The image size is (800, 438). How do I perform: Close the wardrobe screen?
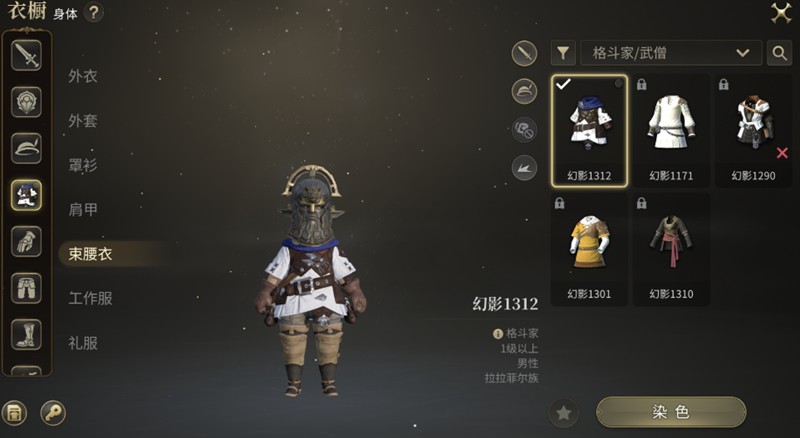780,13
